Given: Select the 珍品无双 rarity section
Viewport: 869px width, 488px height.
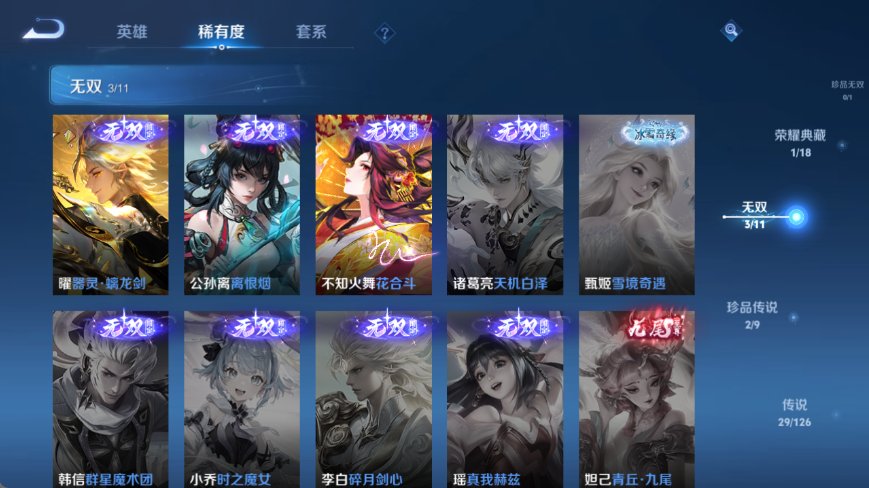Looking at the screenshot, I should click(x=847, y=90).
